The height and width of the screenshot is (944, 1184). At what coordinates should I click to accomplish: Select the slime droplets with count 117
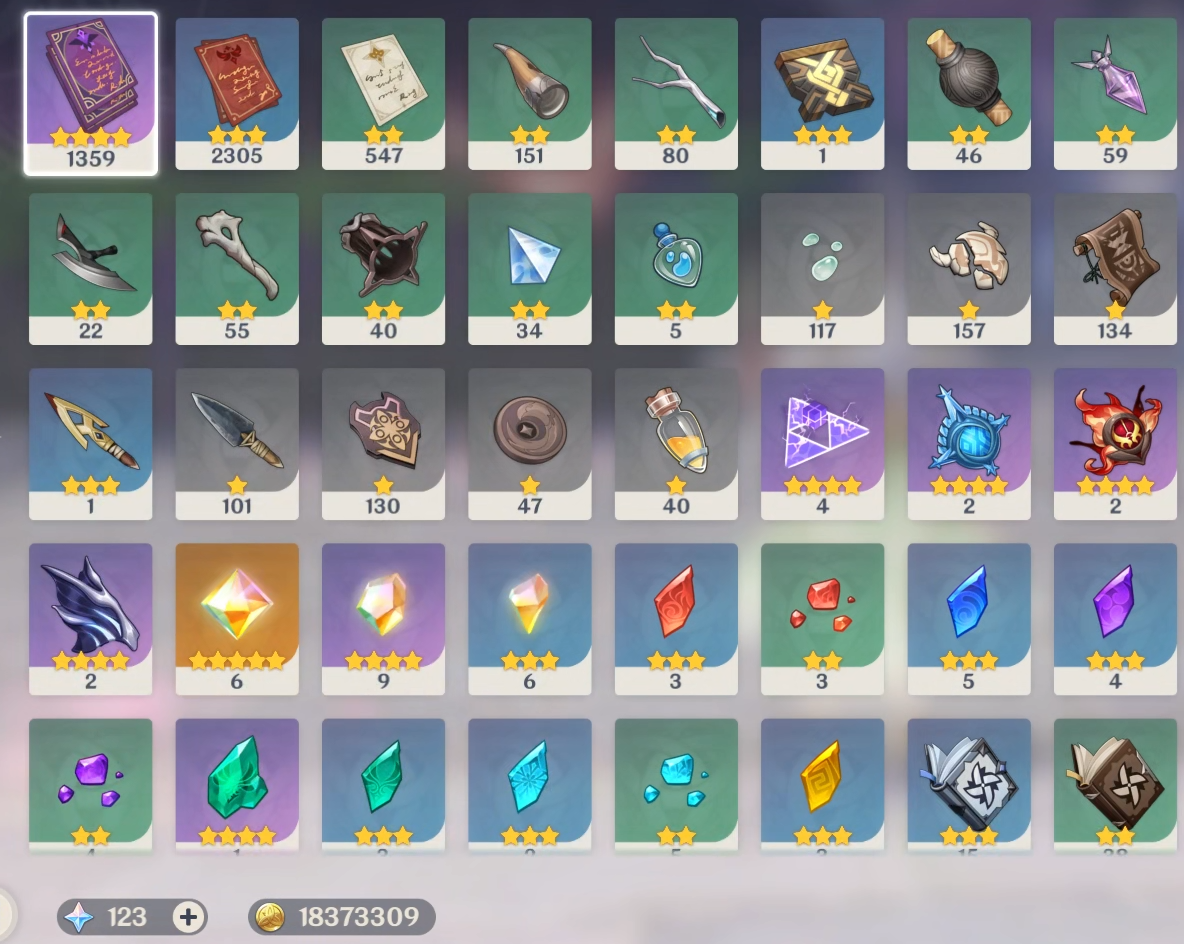click(x=822, y=267)
